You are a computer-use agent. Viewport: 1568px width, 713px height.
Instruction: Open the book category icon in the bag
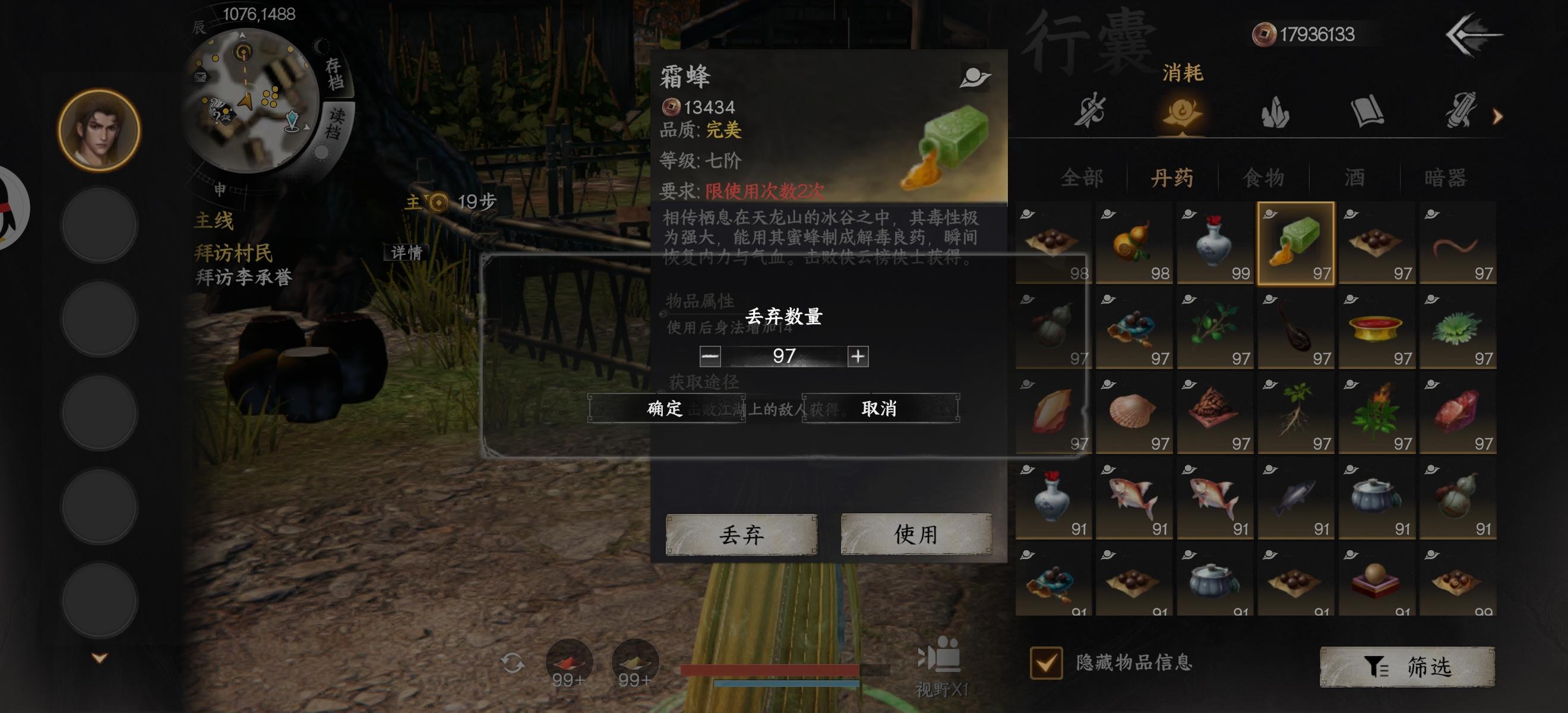tap(1367, 113)
